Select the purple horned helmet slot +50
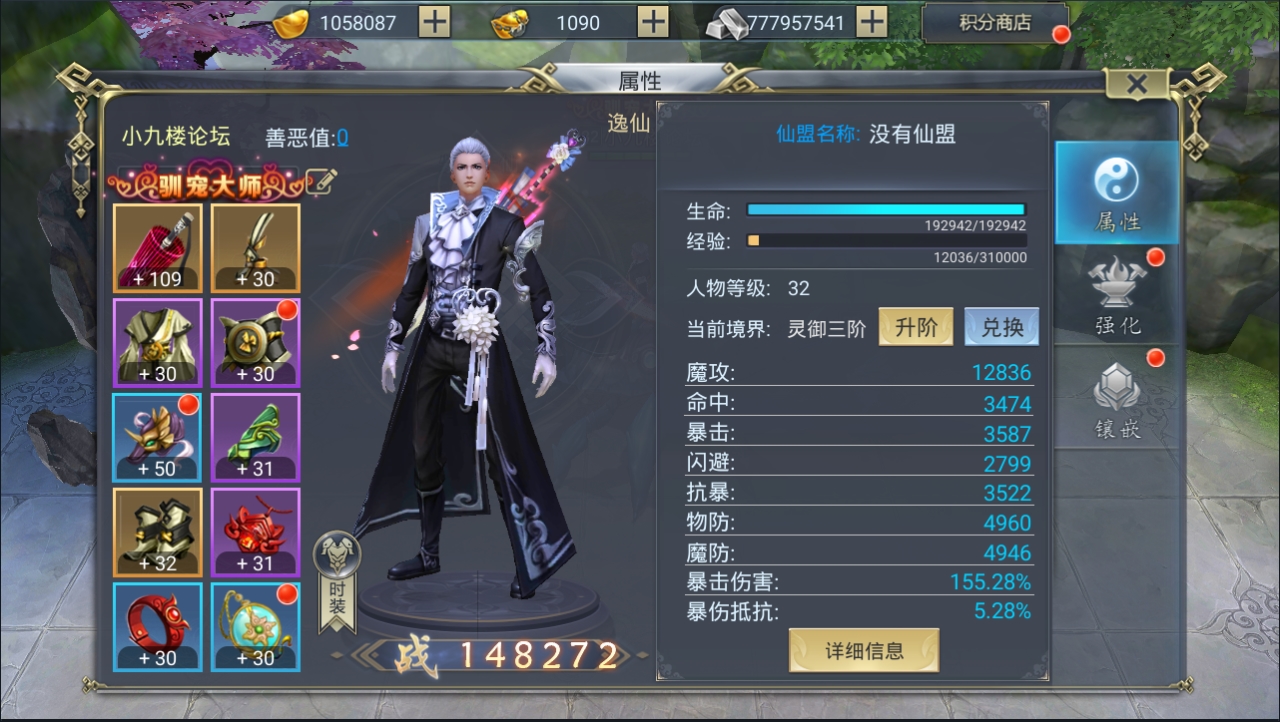This screenshot has height=722, width=1280. click(x=157, y=438)
